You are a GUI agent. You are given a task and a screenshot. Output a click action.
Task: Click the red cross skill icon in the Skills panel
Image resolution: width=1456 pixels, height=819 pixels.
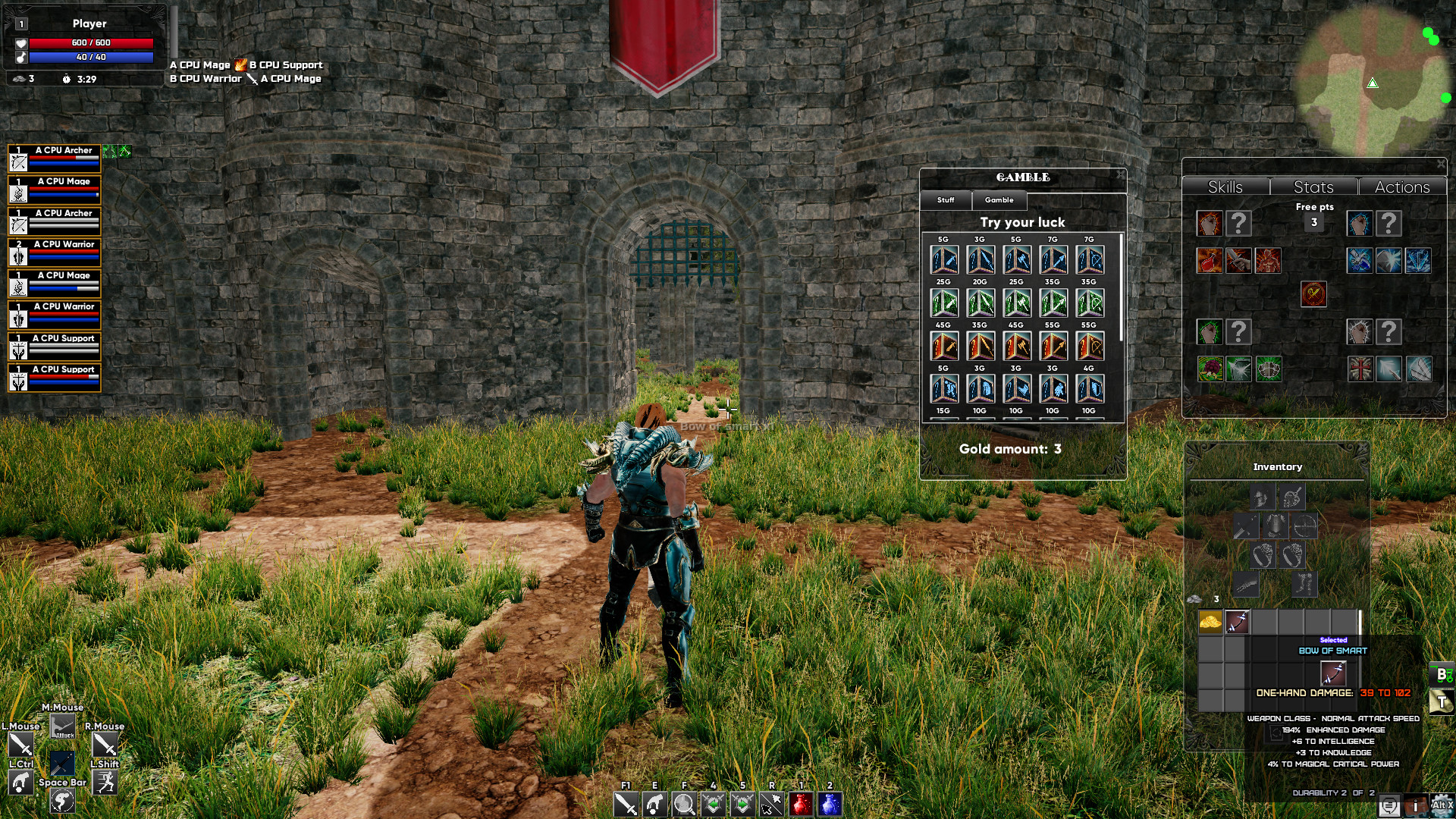tap(1359, 370)
